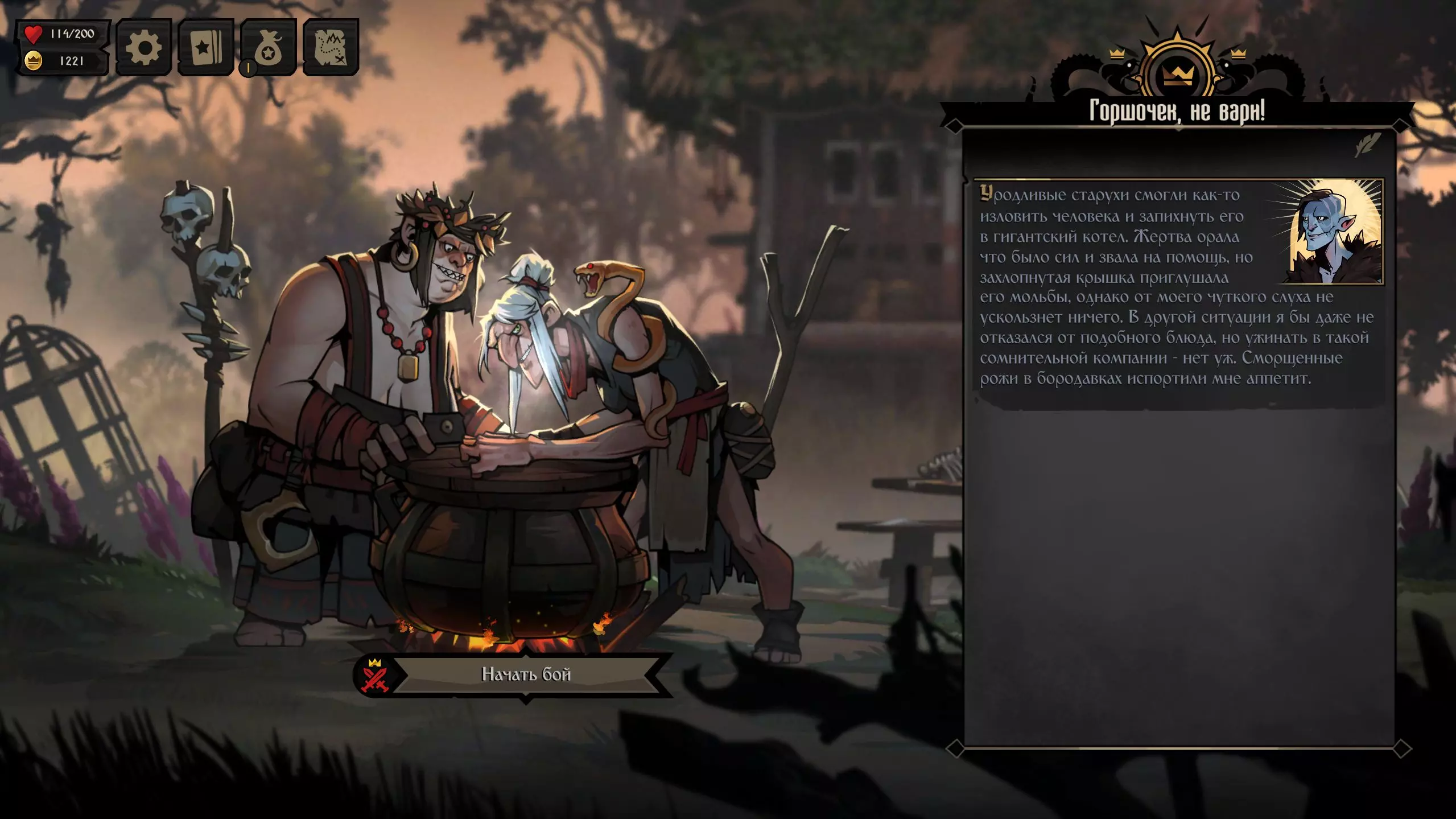Click the 'Начать бой' battle button
This screenshot has width=1456, height=819.
[525, 674]
